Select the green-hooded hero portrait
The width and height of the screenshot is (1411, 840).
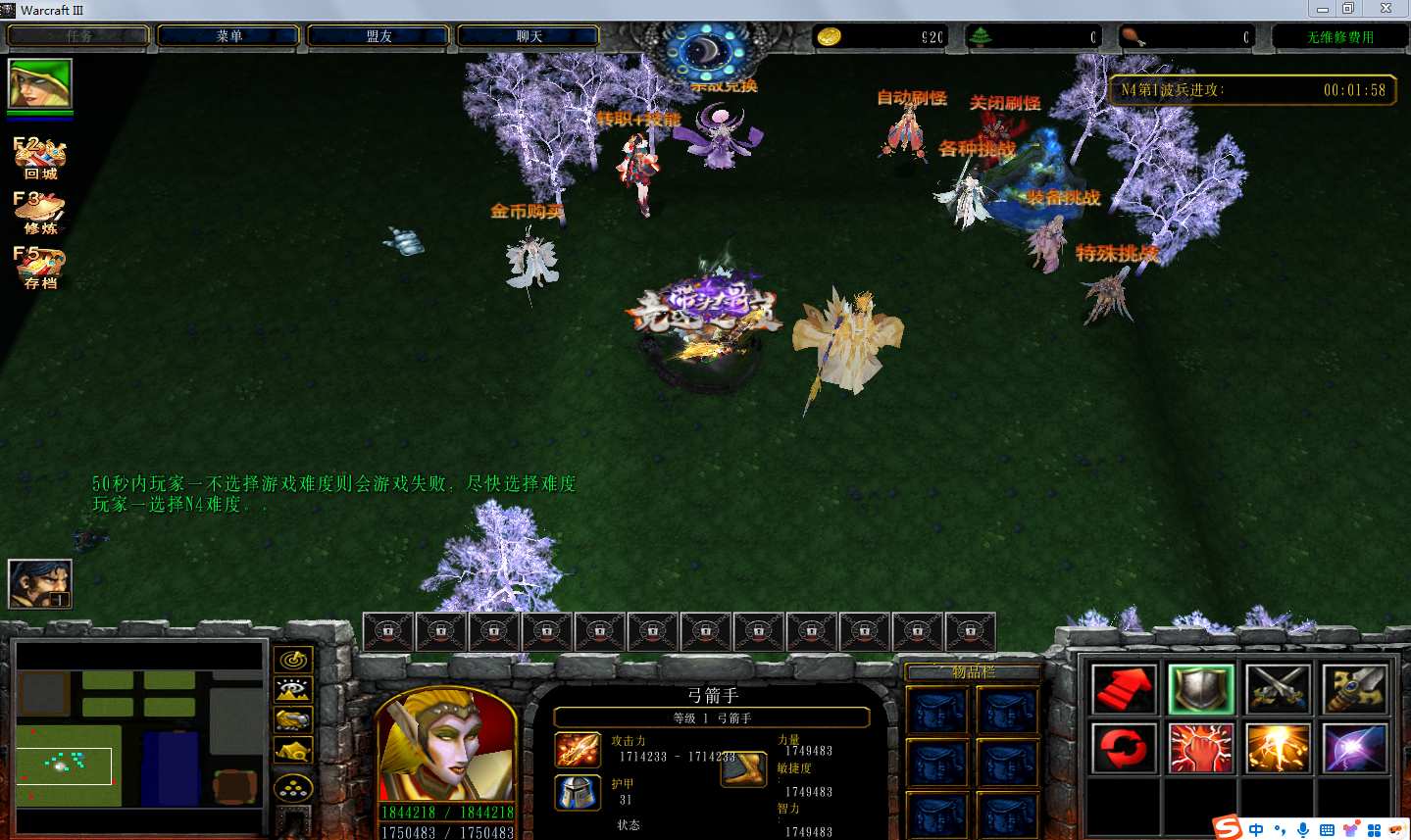[40, 84]
